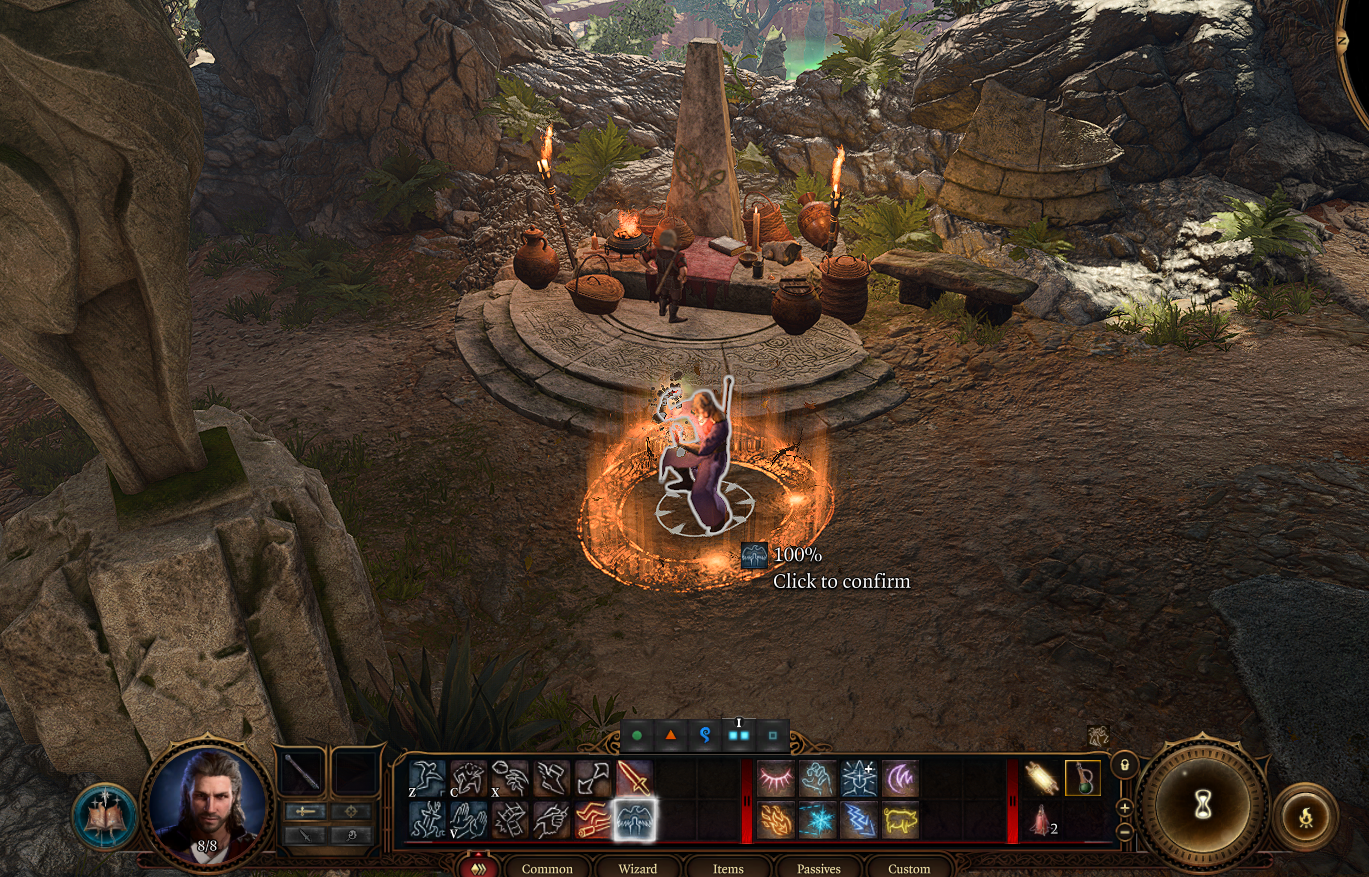Select the wizard character portrait
This screenshot has width=1369, height=877.
click(x=208, y=800)
